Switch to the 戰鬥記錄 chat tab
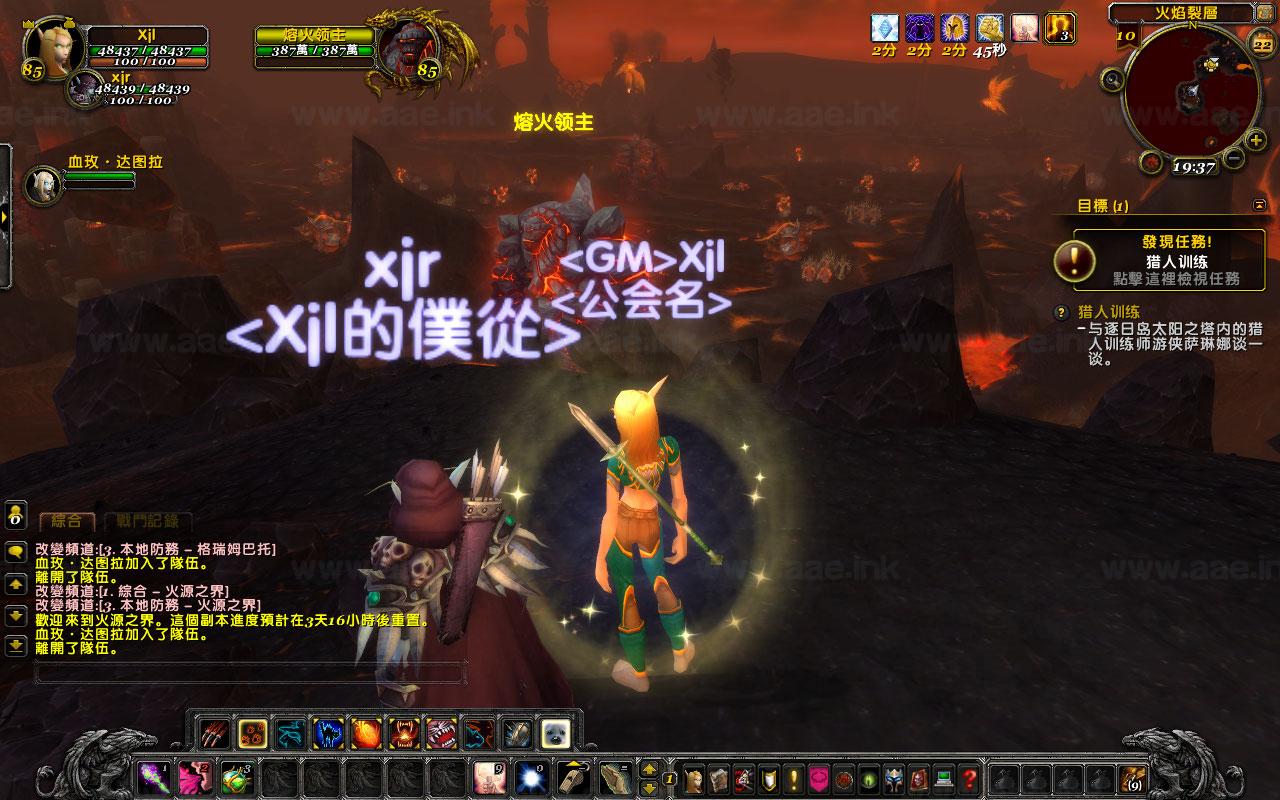 pyautogui.click(x=148, y=521)
